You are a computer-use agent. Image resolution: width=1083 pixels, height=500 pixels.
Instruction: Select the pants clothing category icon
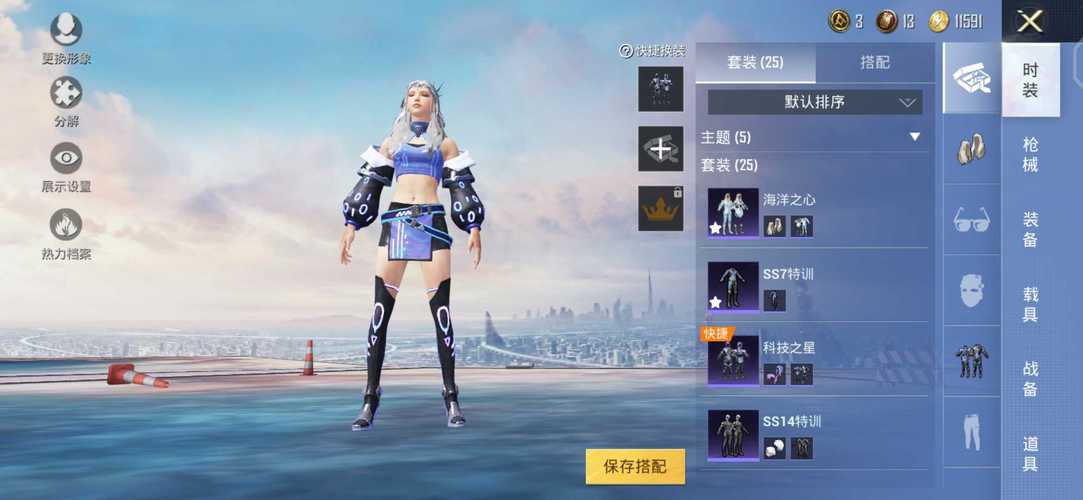[971, 432]
